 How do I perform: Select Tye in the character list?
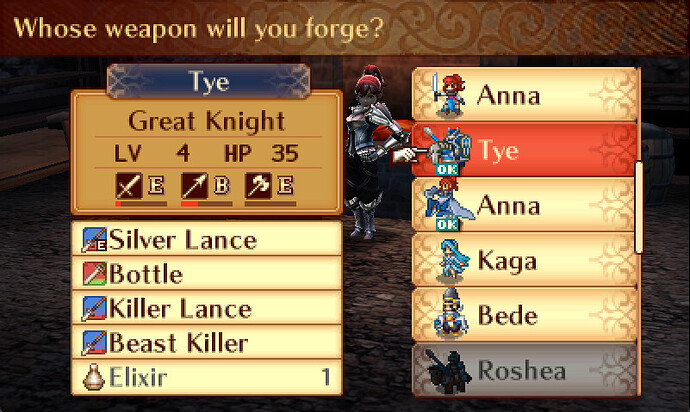[x=525, y=151]
